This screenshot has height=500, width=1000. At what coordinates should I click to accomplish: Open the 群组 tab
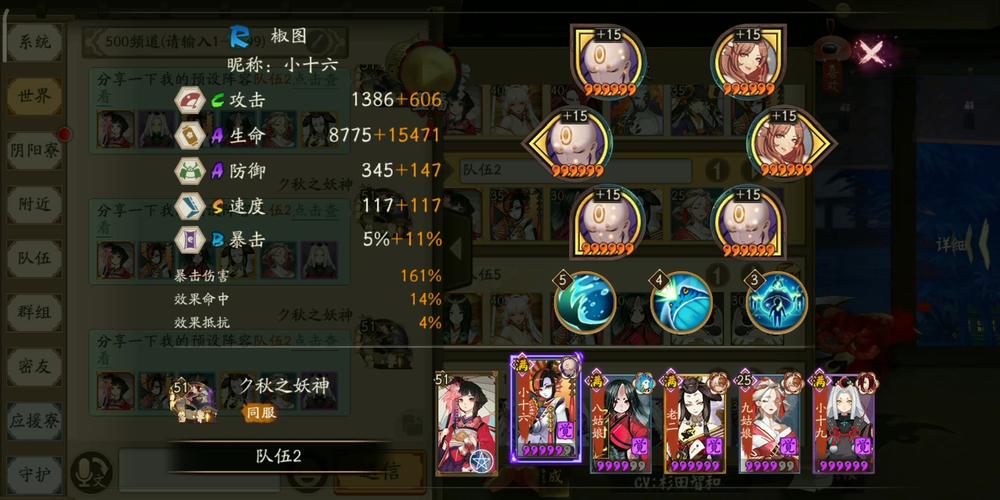[x=35, y=312]
